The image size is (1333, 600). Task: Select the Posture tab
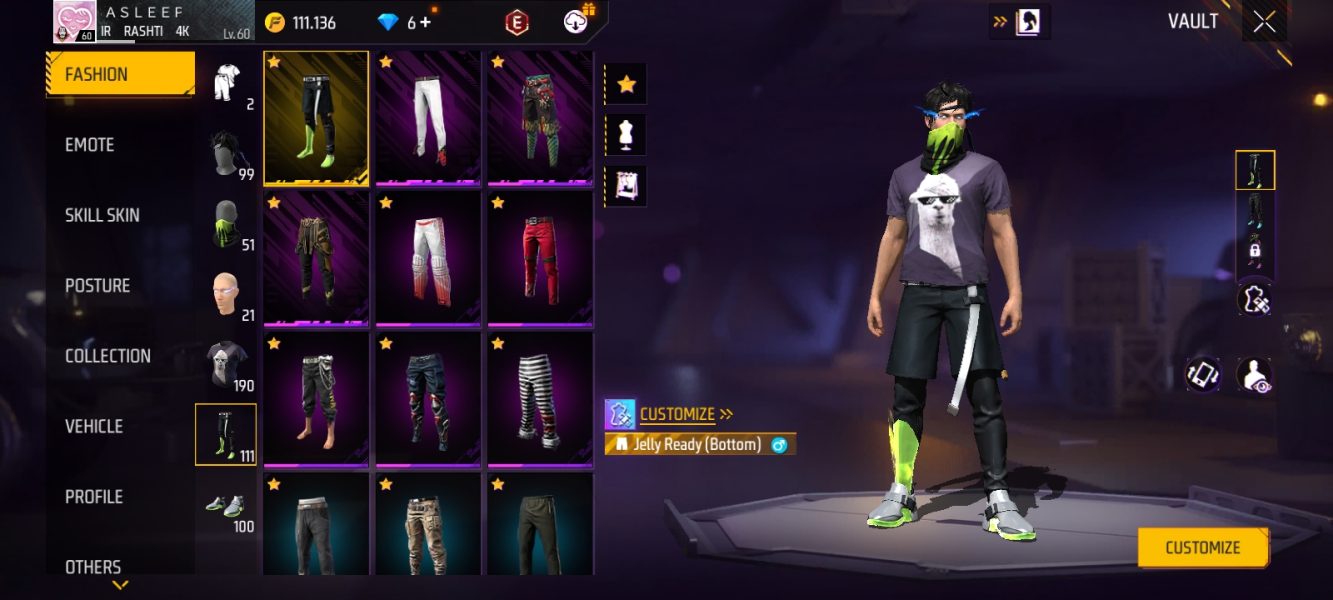97,286
